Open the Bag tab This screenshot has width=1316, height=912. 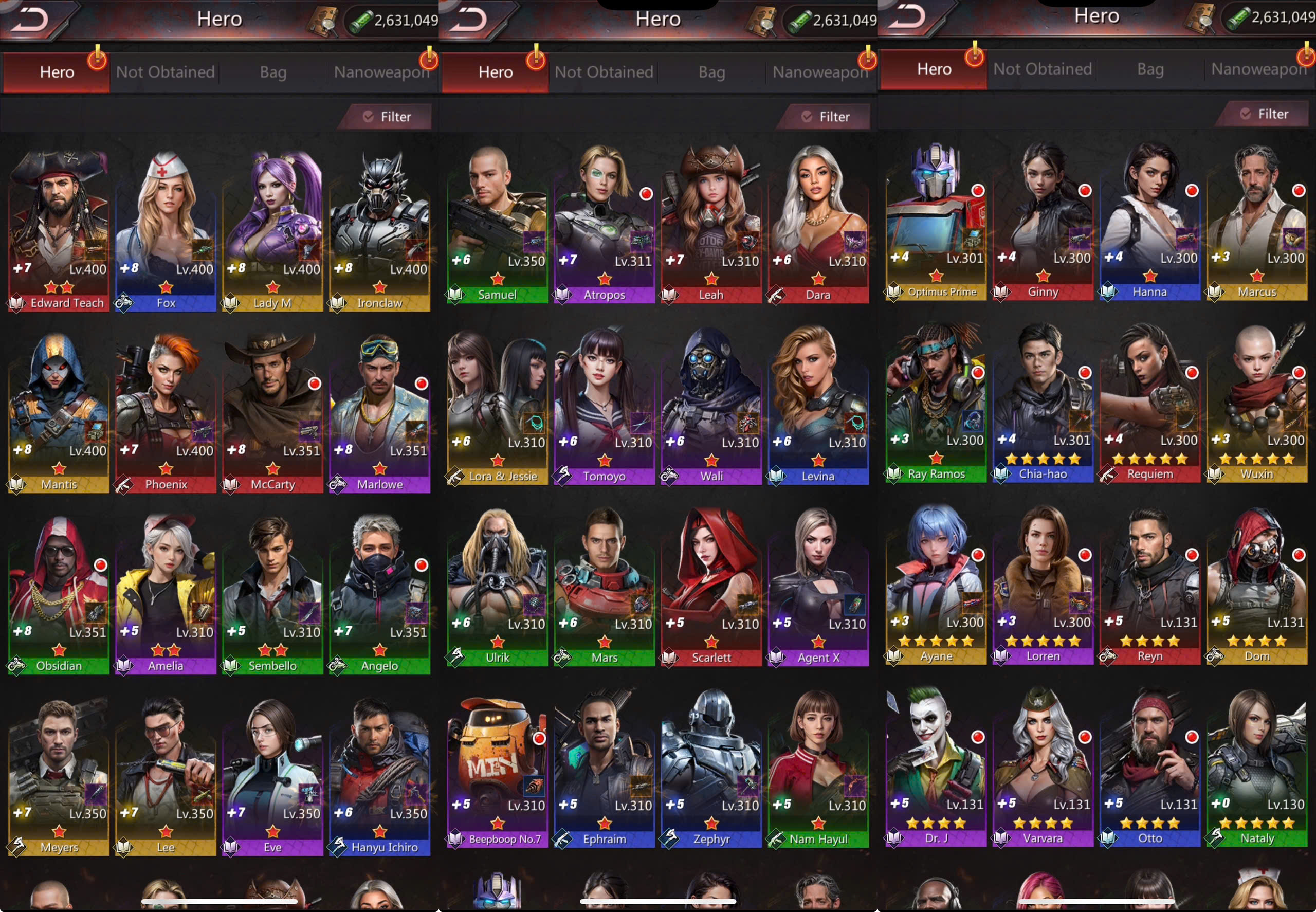coord(273,72)
